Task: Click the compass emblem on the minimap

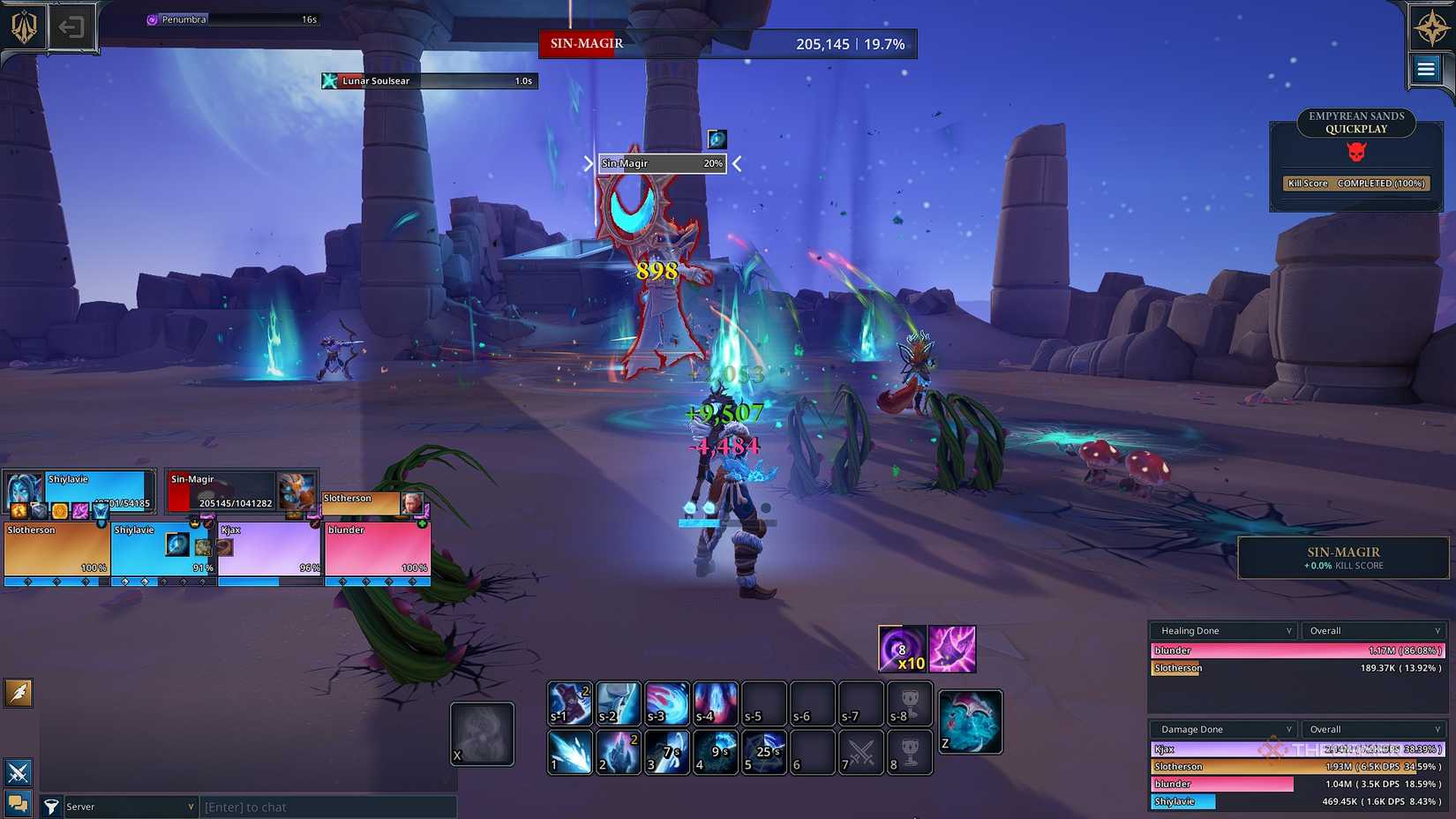Action: tap(1424, 27)
